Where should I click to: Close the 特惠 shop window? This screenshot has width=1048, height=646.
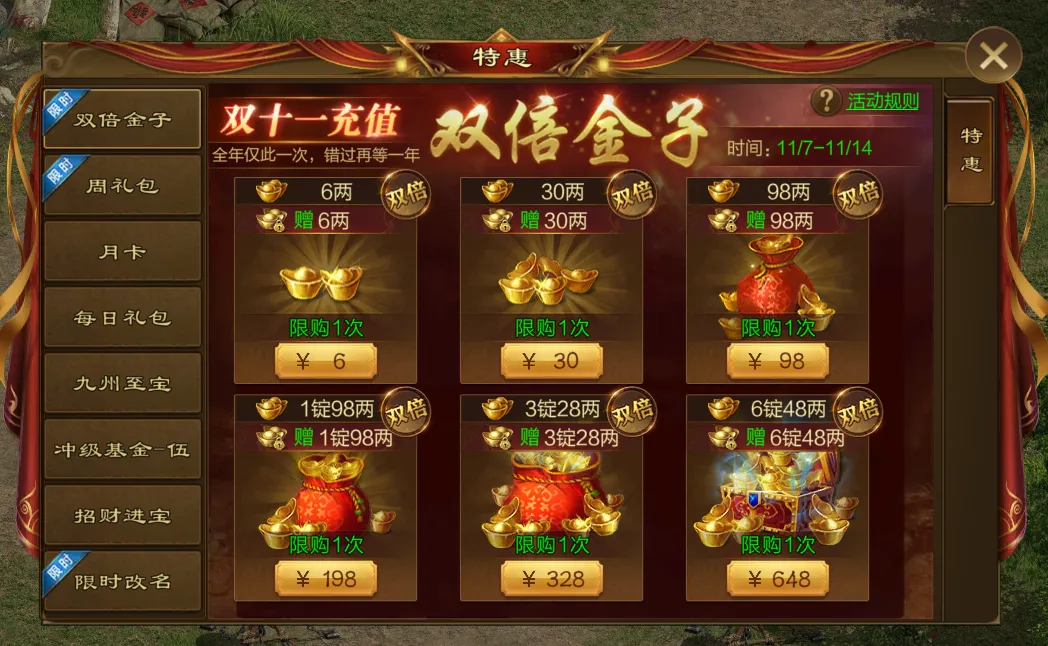[994, 56]
